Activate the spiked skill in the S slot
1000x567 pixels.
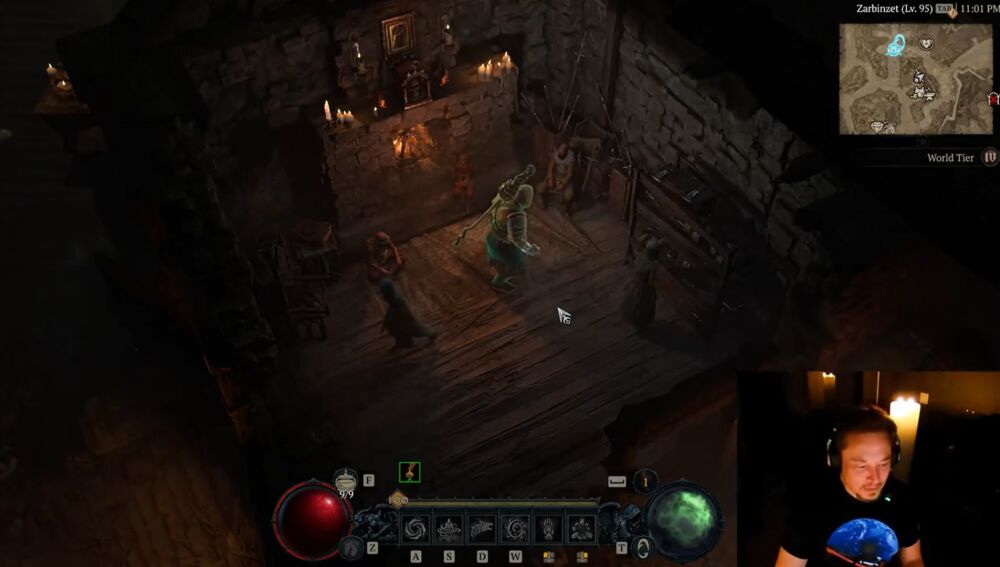[x=449, y=528]
